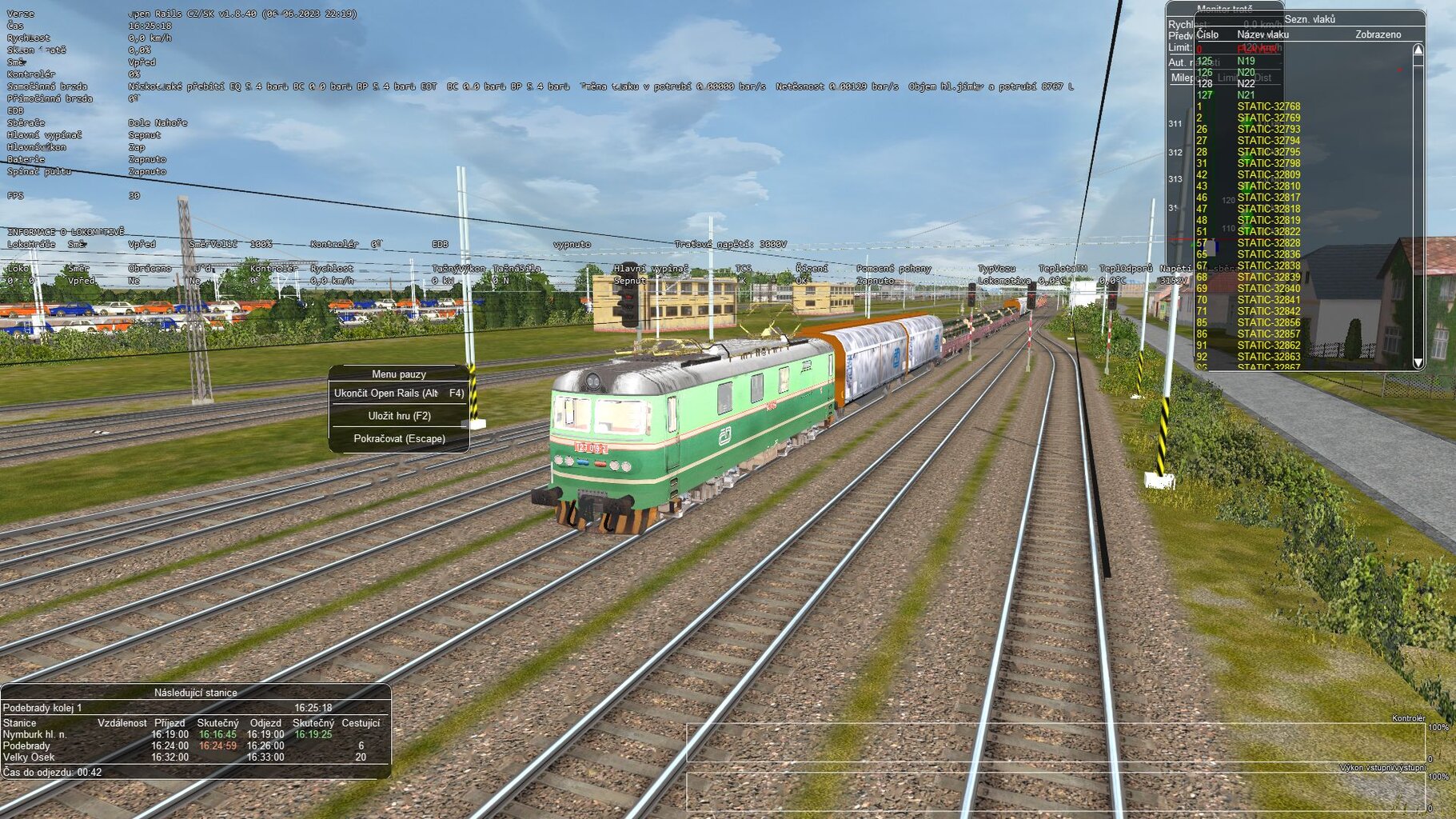Pick STATIC-32809 from the train list

[x=1268, y=174]
